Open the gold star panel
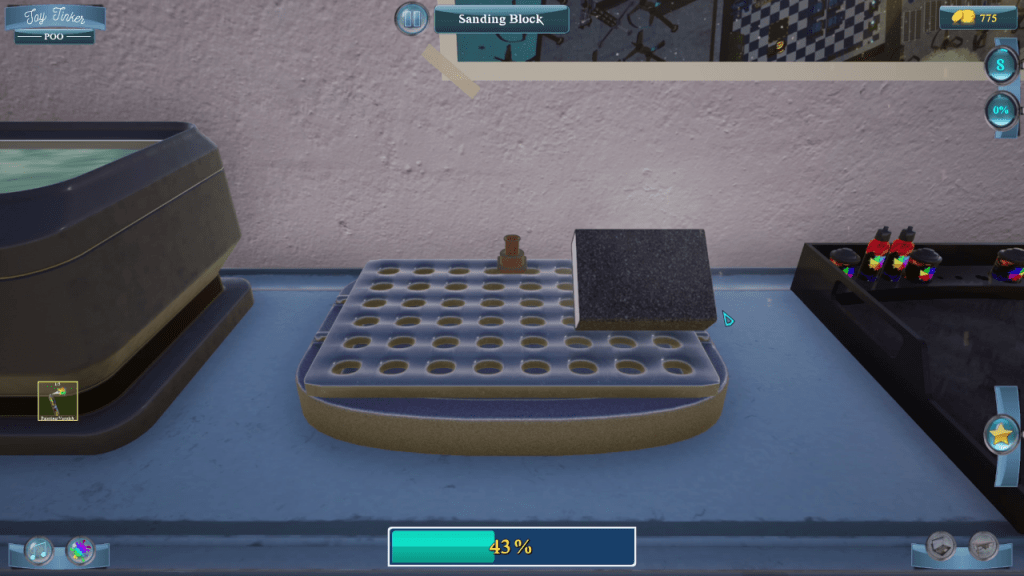This screenshot has width=1024, height=576. point(1000,435)
